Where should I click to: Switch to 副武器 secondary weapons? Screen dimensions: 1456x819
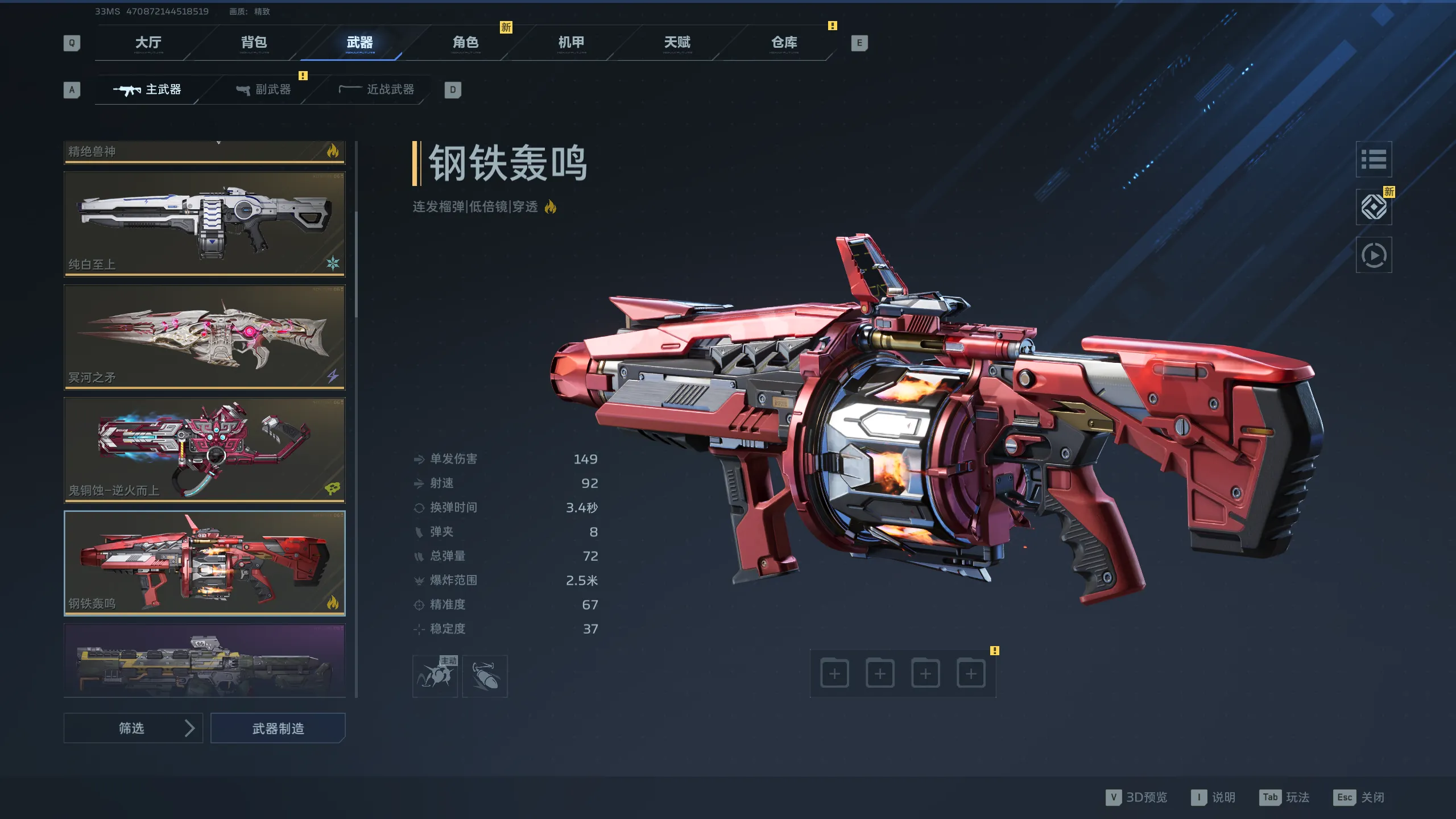tap(264, 90)
